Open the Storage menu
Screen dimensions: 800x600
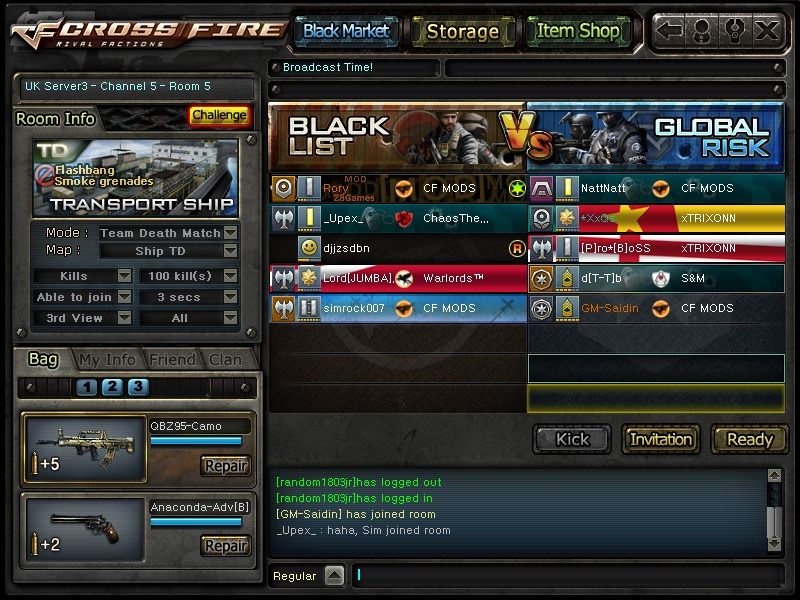click(462, 31)
